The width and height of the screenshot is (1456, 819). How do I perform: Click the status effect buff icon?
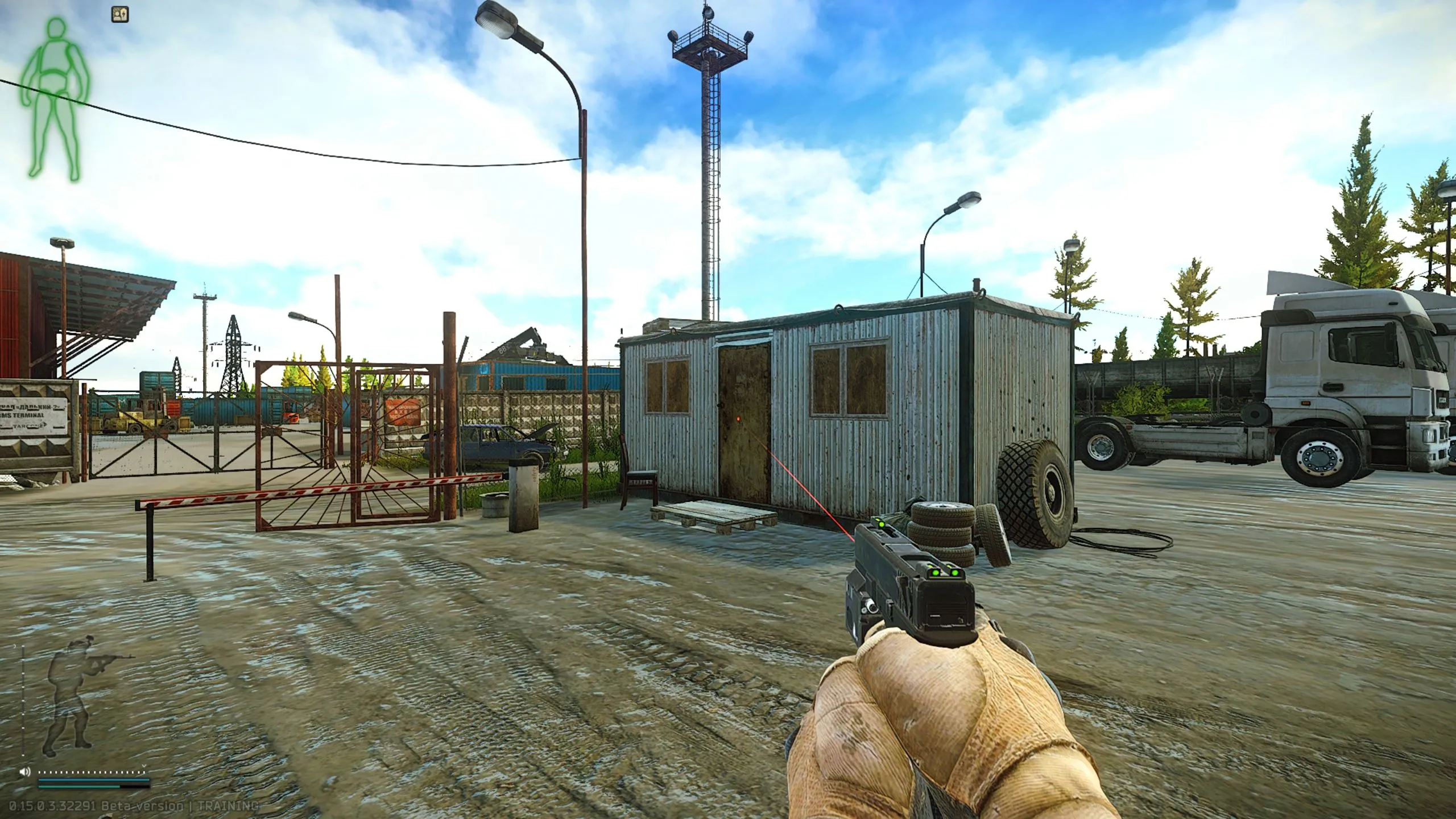click(x=120, y=15)
